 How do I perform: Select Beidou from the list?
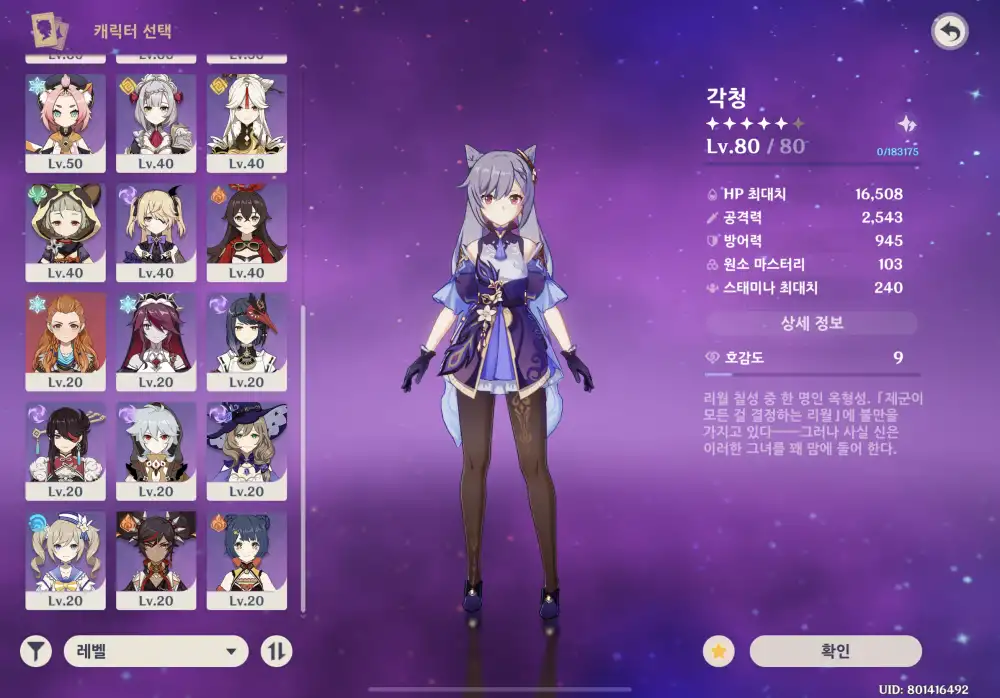coord(65,447)
